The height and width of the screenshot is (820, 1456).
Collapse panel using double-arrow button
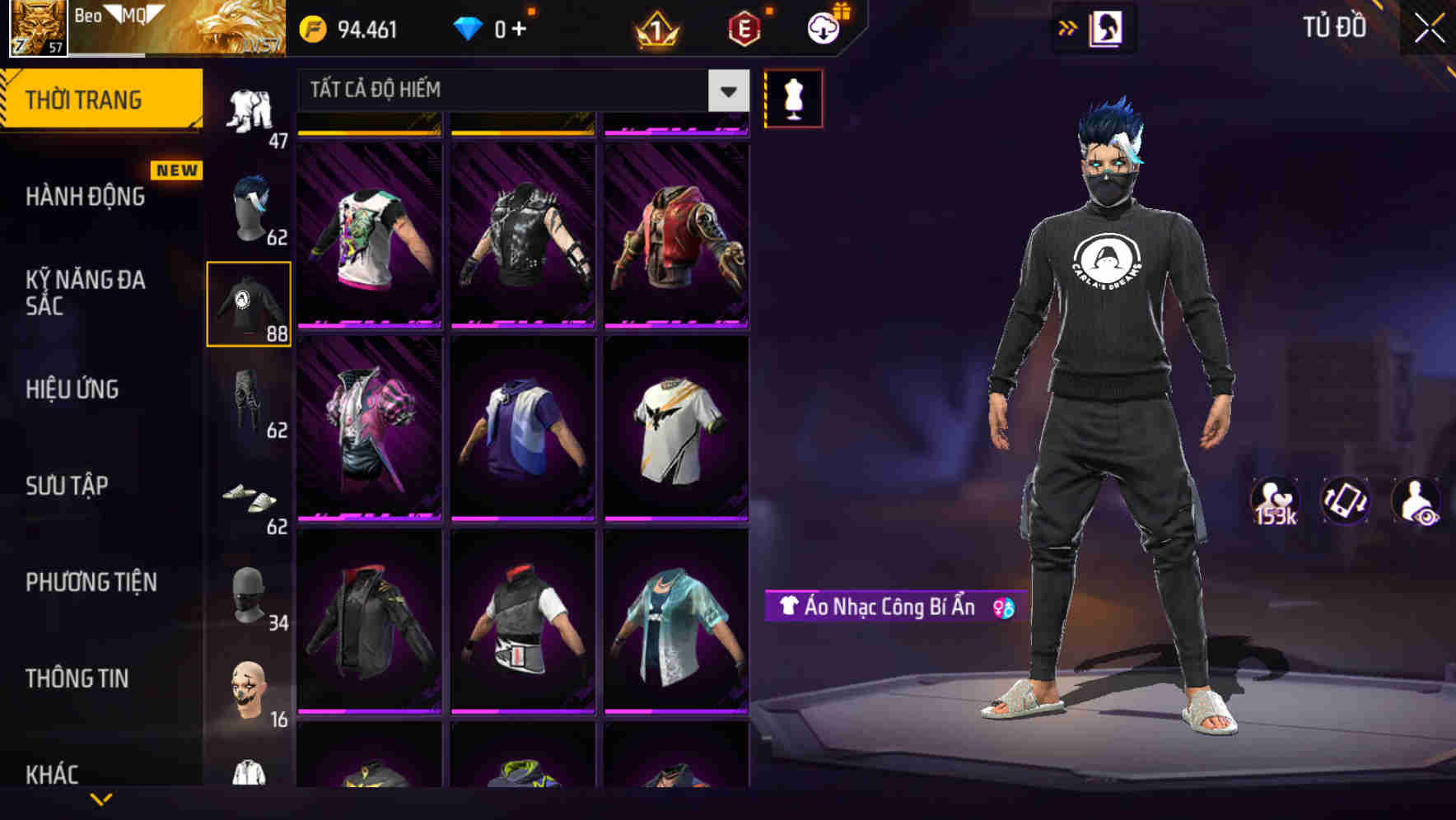click(1066, 27)
